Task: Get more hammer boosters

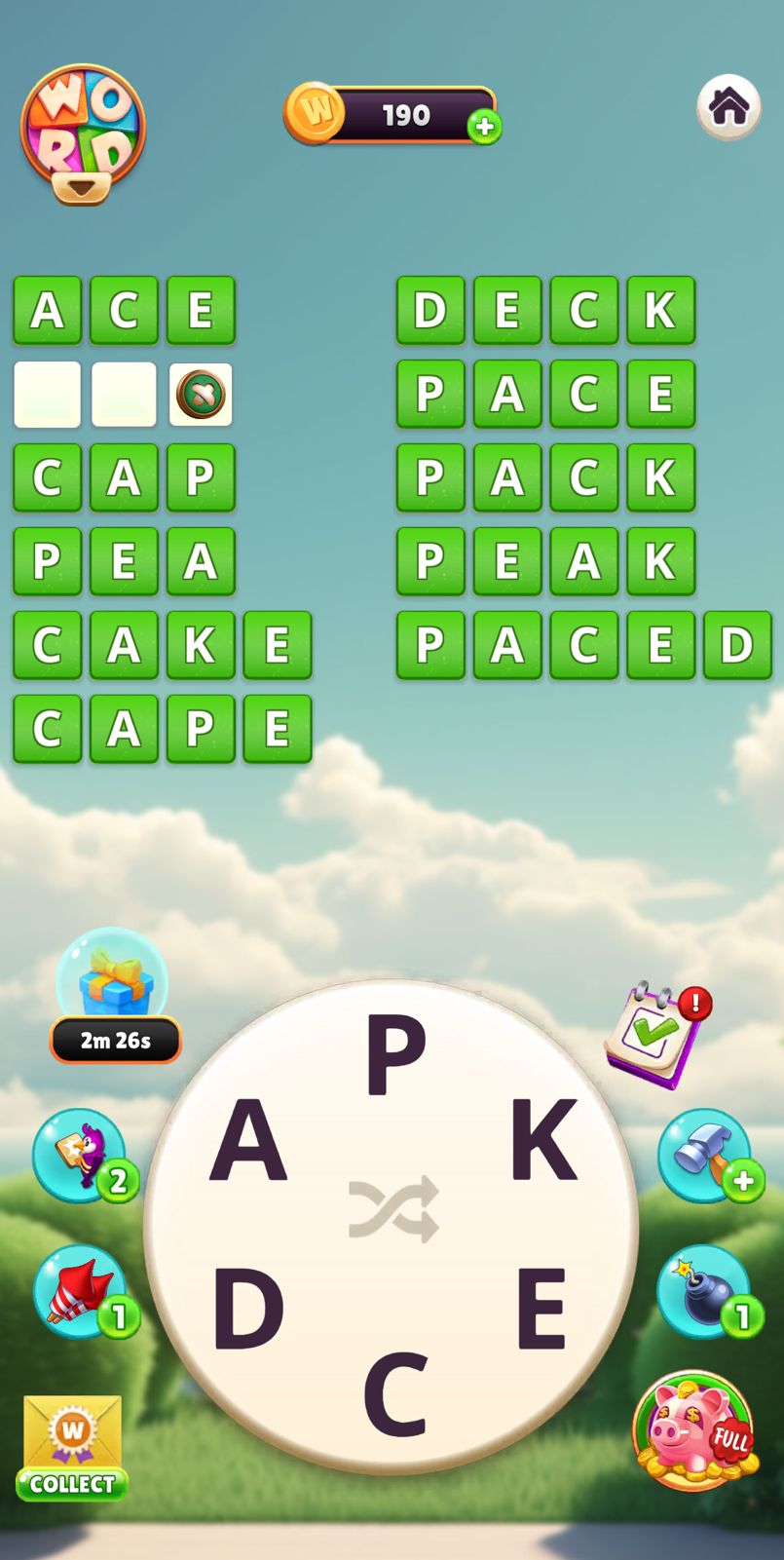Action: click(x=704, y=1155)
